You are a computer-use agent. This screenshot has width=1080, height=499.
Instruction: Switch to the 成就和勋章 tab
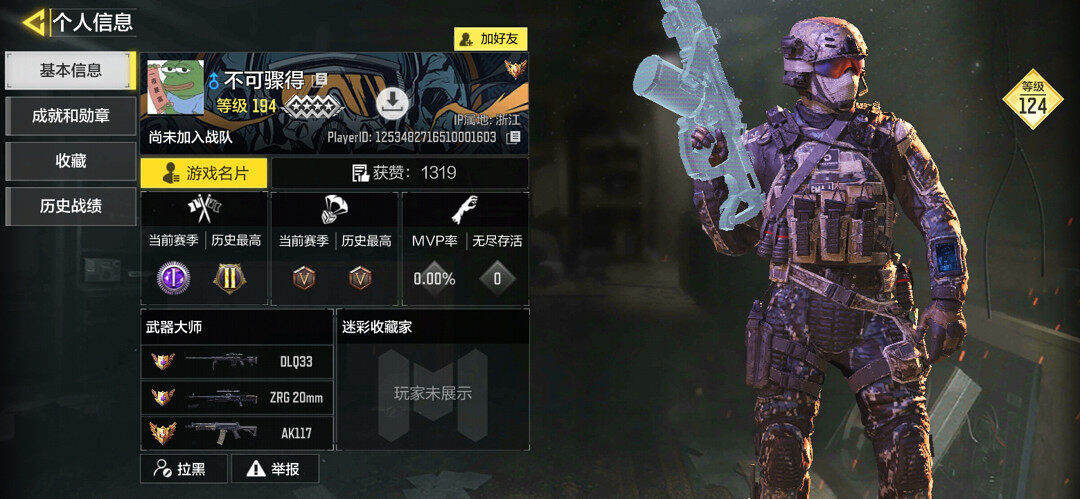click(x=70, y=116)
